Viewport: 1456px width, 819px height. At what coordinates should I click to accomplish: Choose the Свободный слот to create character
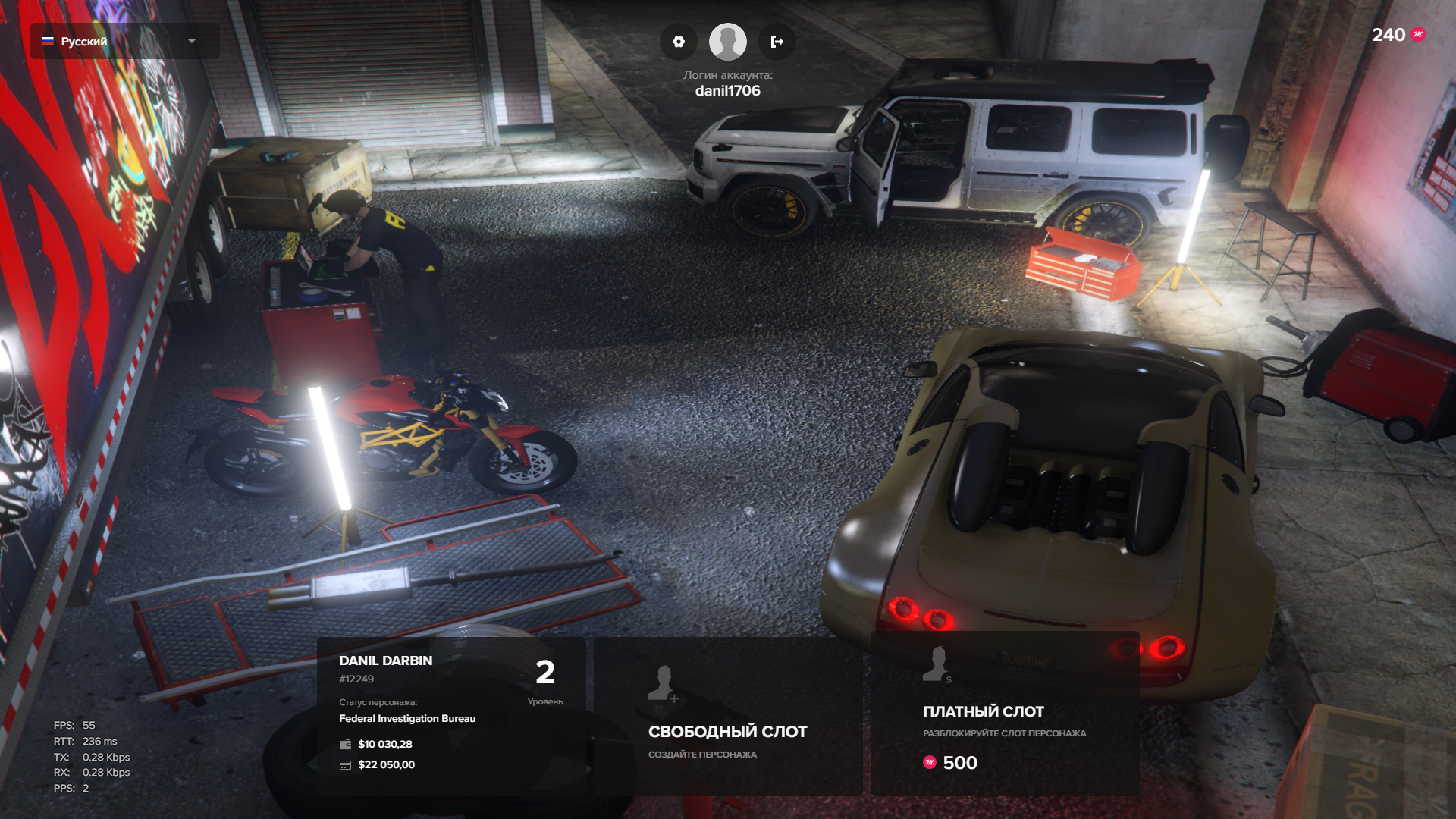click(x=727, y=715)
